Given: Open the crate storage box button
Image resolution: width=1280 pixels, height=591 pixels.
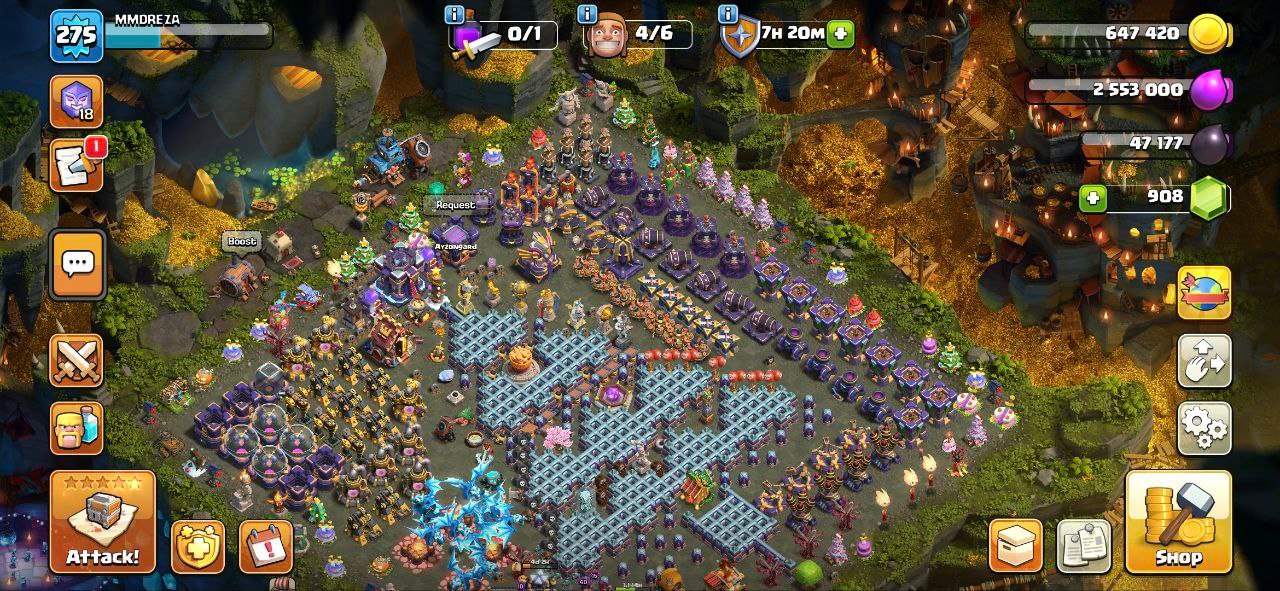Looking at the screenshot, I should tap(1016, 546).
